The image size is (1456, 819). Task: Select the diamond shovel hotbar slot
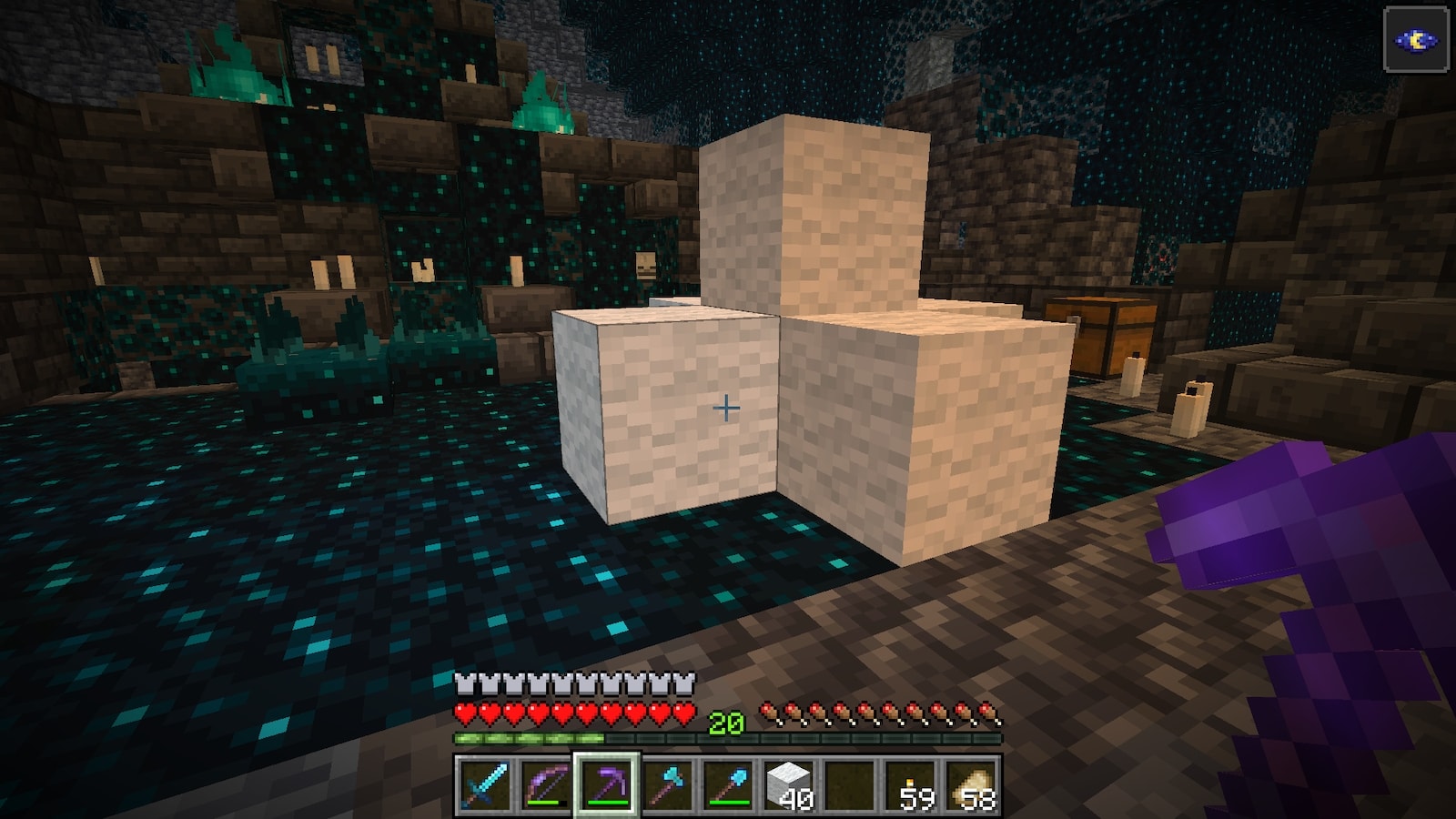pos(730,784)
